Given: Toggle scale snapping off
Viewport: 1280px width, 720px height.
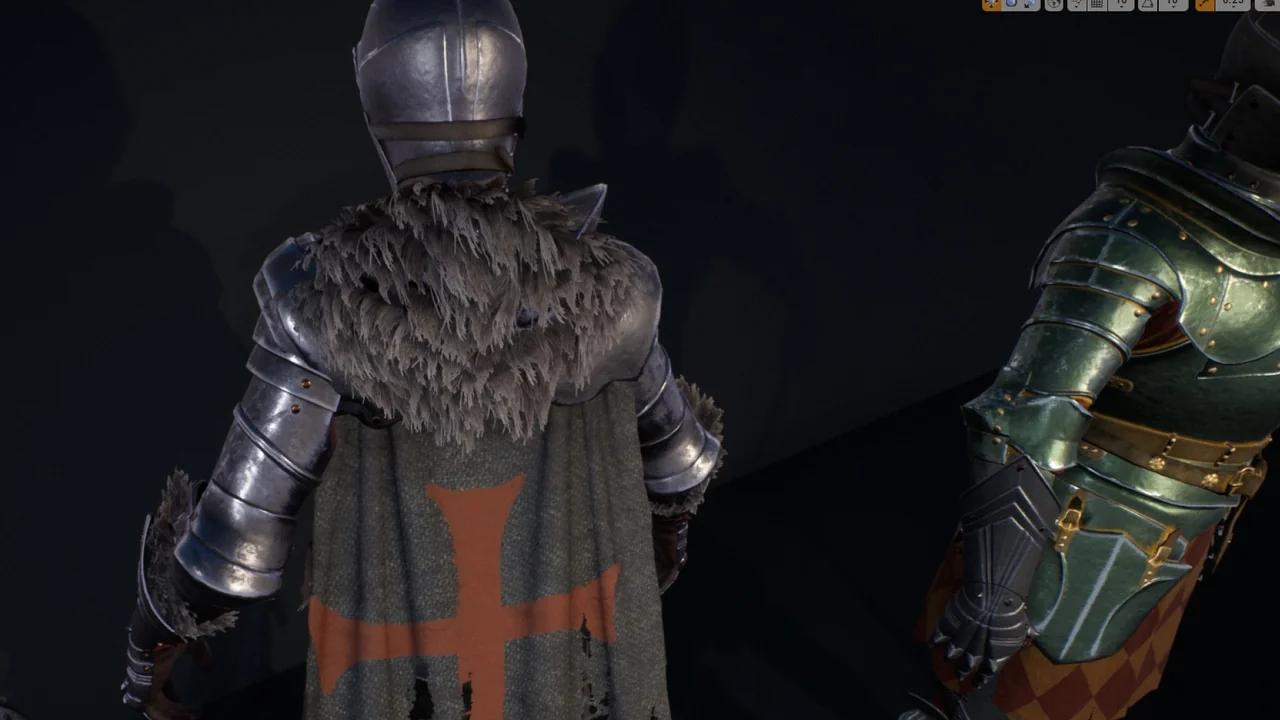Looking at the screenshot, I should click(1206, 5).
